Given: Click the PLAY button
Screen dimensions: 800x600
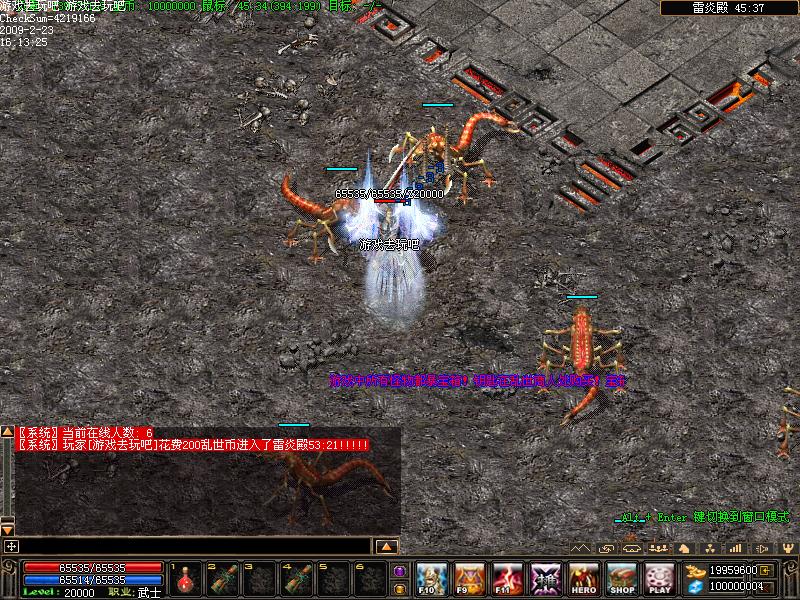Looking at the screenshot, I should point(659,578).
